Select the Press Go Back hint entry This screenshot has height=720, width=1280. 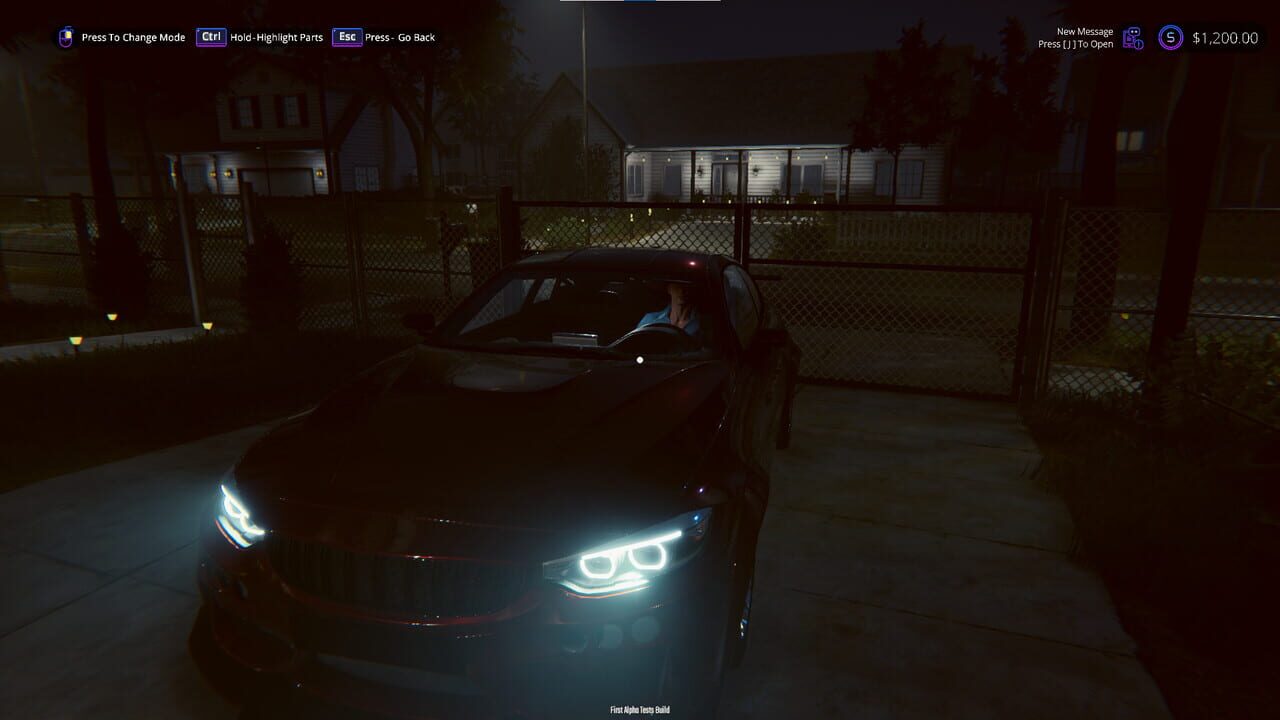tap(400, 37)
